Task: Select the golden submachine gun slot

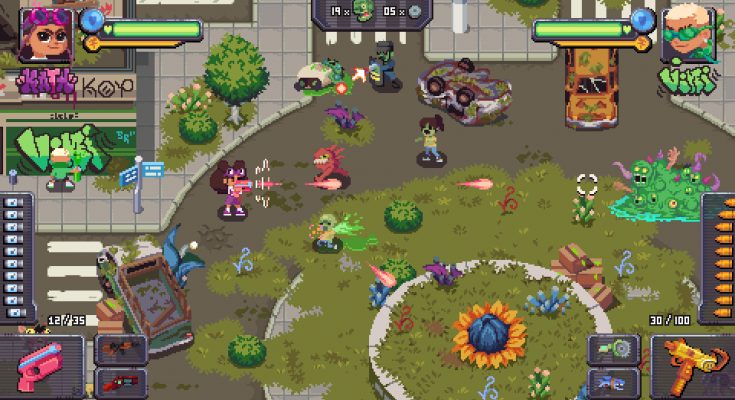Action: [x=691, y=366]
